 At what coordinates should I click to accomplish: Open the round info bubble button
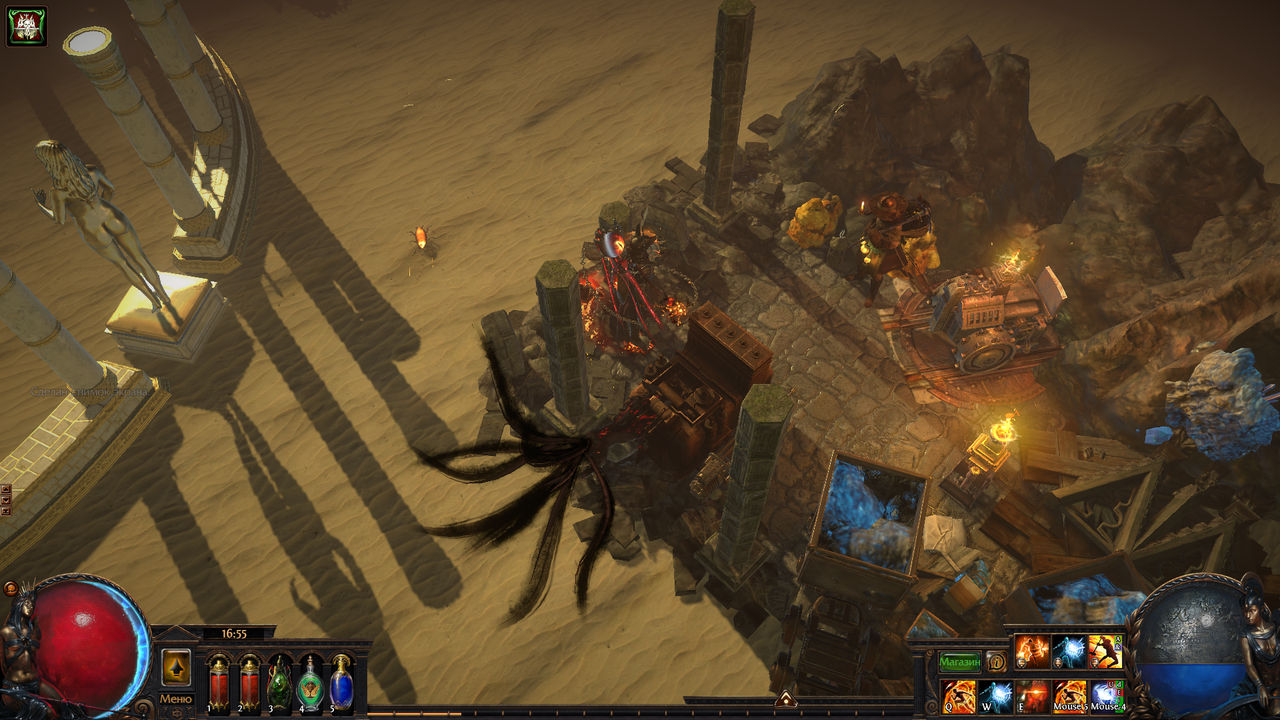[996, 662]
